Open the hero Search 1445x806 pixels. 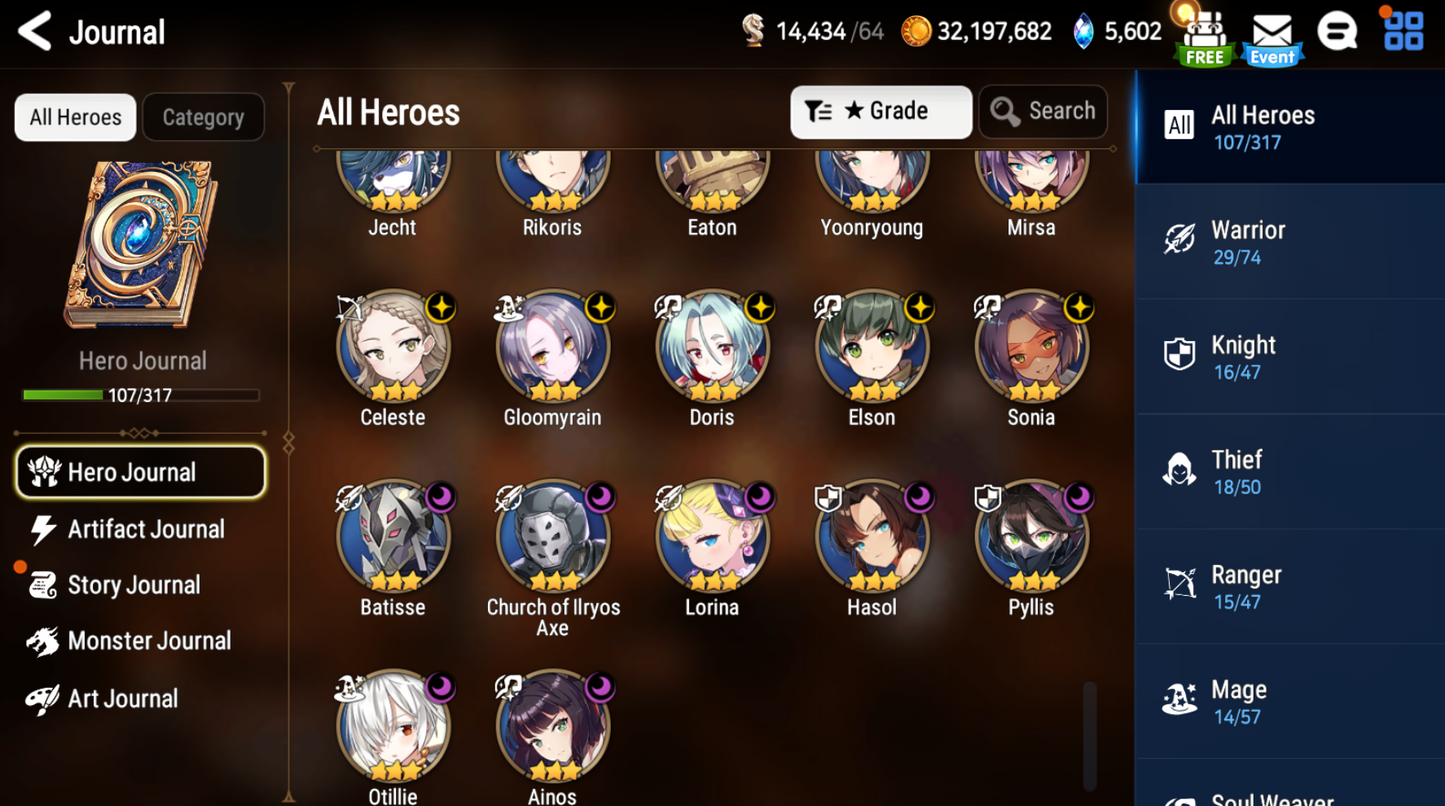click(1043, 111)
